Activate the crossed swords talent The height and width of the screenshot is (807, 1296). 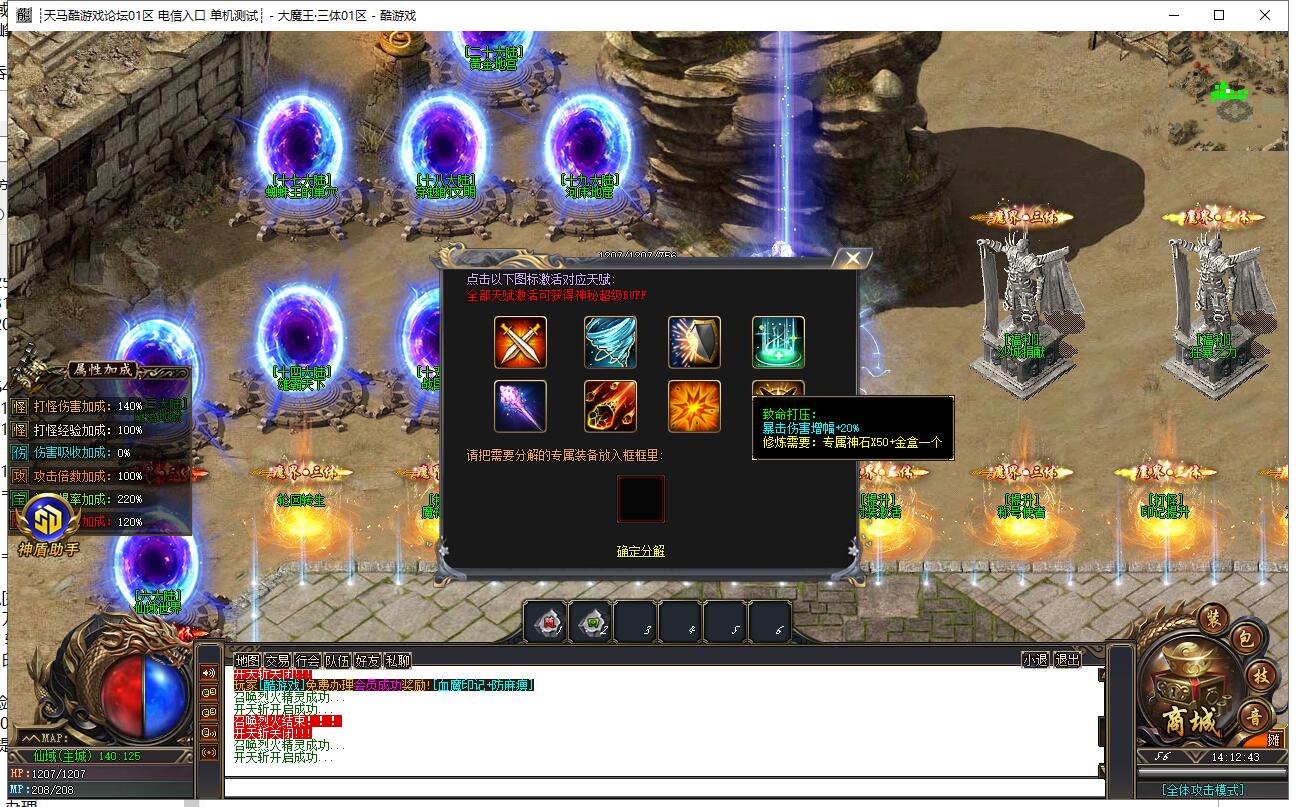[520, 342]
